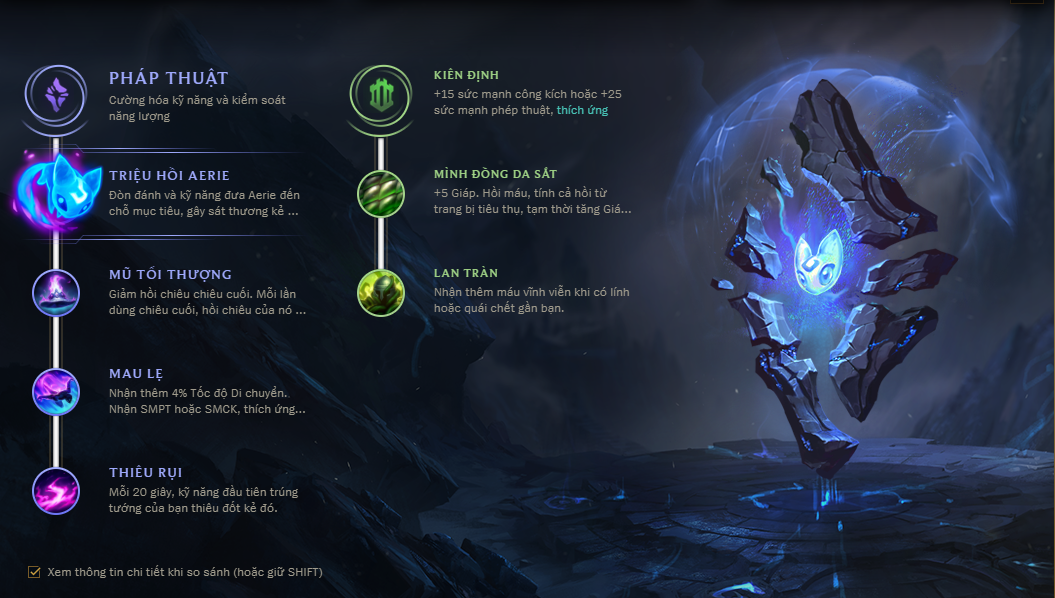Select the Mau Lẹ rune icon
This screenshot has width=1055, height=598.
[x=56, y=391]
